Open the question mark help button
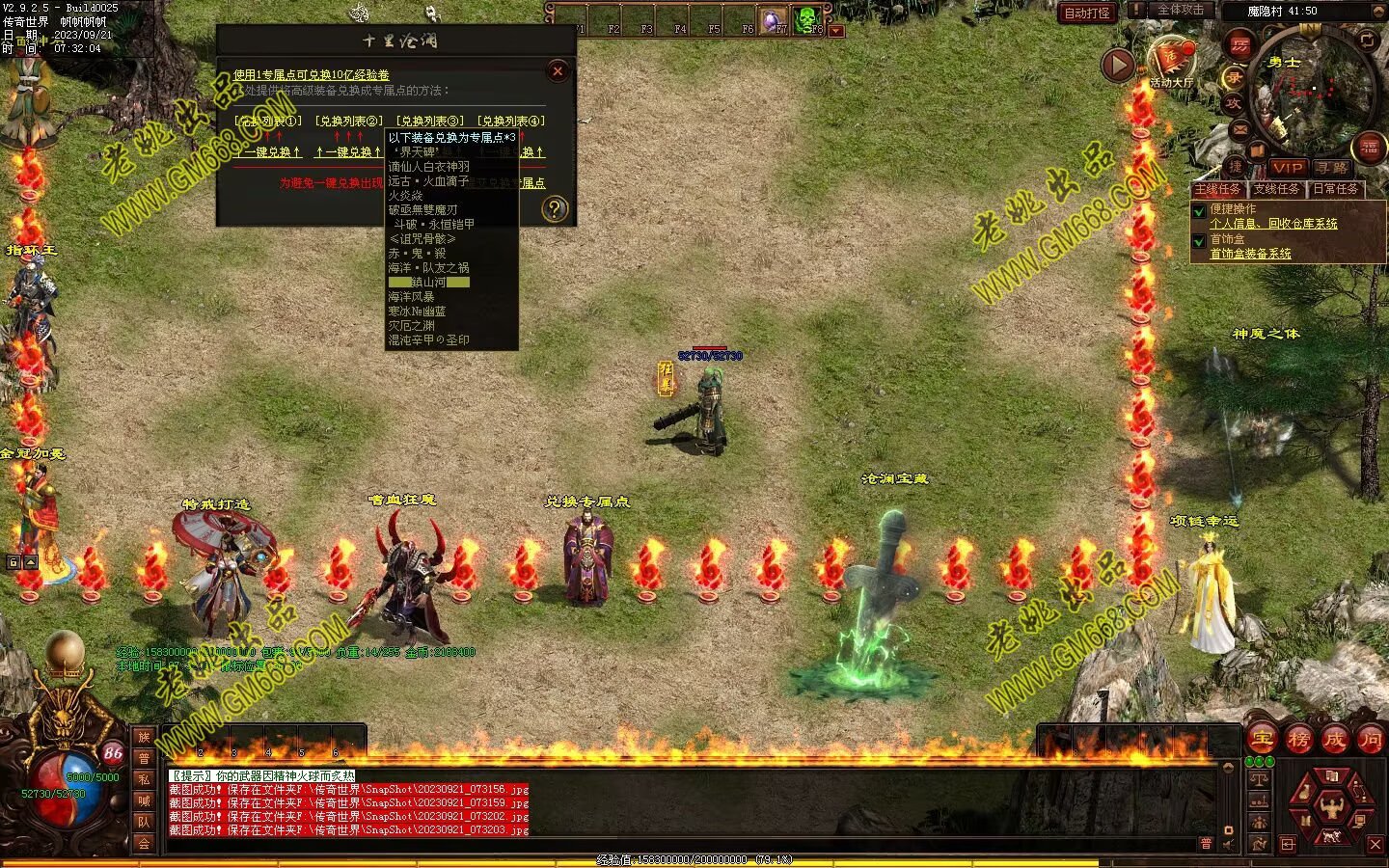Screen dimensions: 1389x868 click(x=555, y=208)
